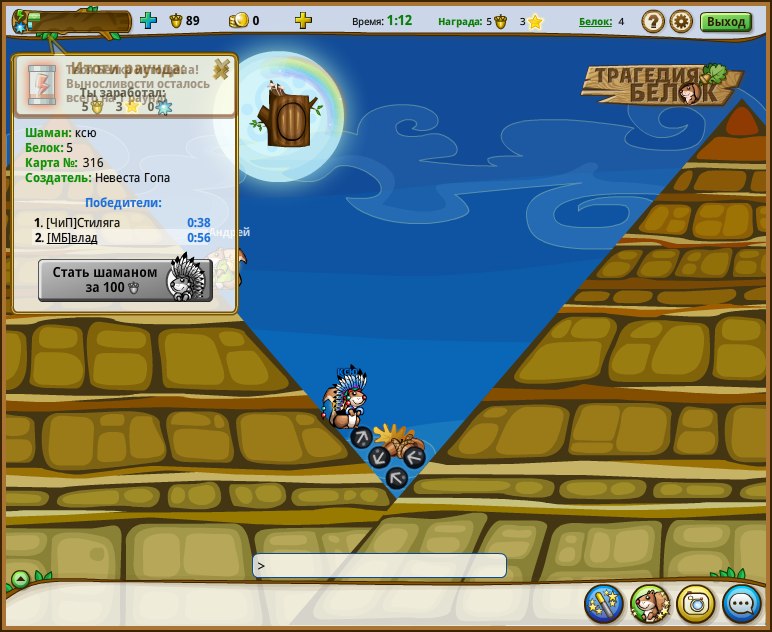The image size is (772, 632).
Task: Click the chat input field
Action: click(x=380, y=565)
